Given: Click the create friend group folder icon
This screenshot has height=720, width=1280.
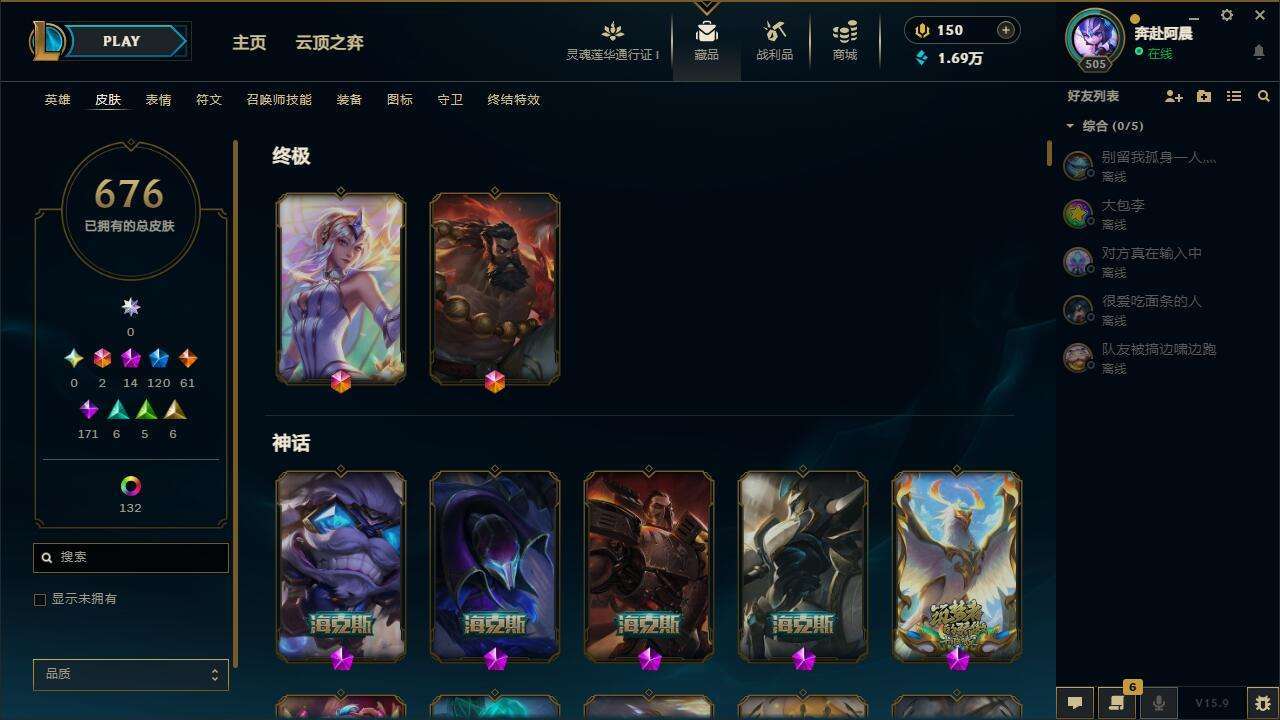Looking at the screenshot, I should coord(1204,96).
